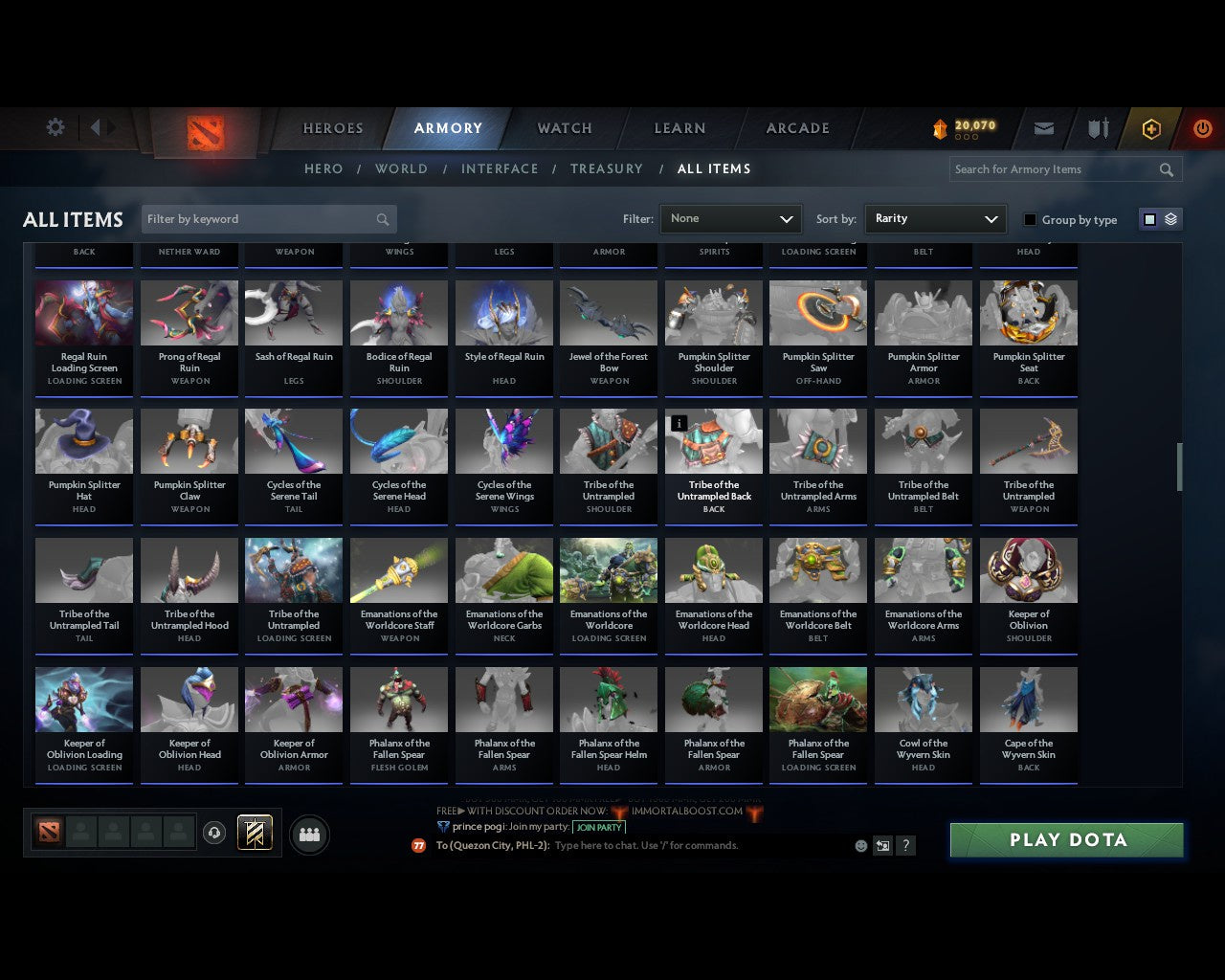Open the emoticon picker in chat bar
Screen dimensions: 1225x980
[x=858, y=845]
